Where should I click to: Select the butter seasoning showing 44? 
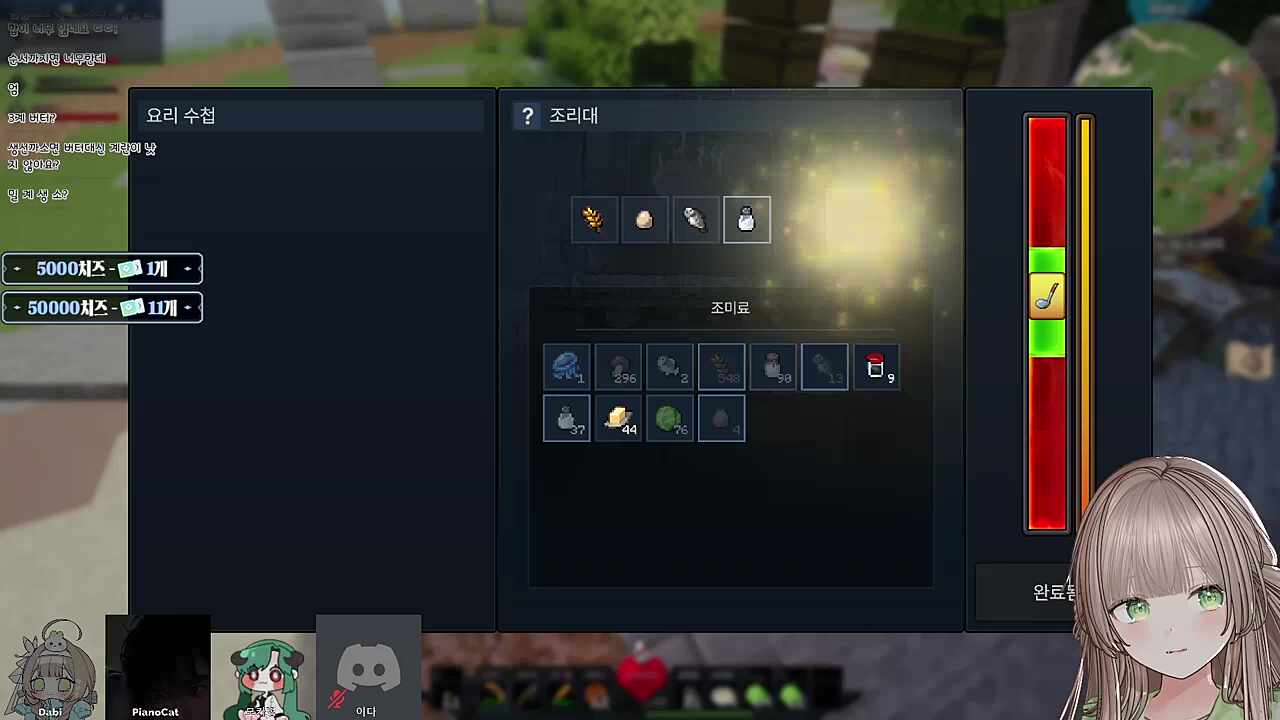click(x=618, y=418)
